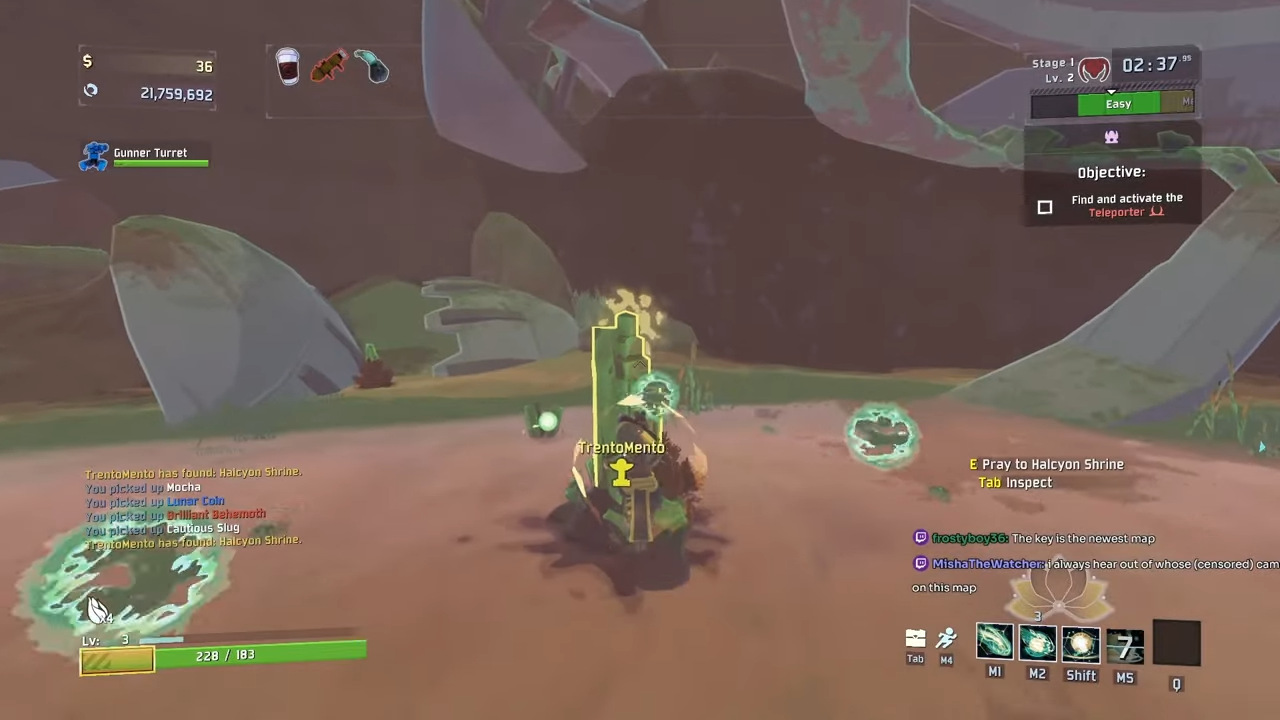Click the Mocha coffee cup item icon

click(x=287, y=65)
